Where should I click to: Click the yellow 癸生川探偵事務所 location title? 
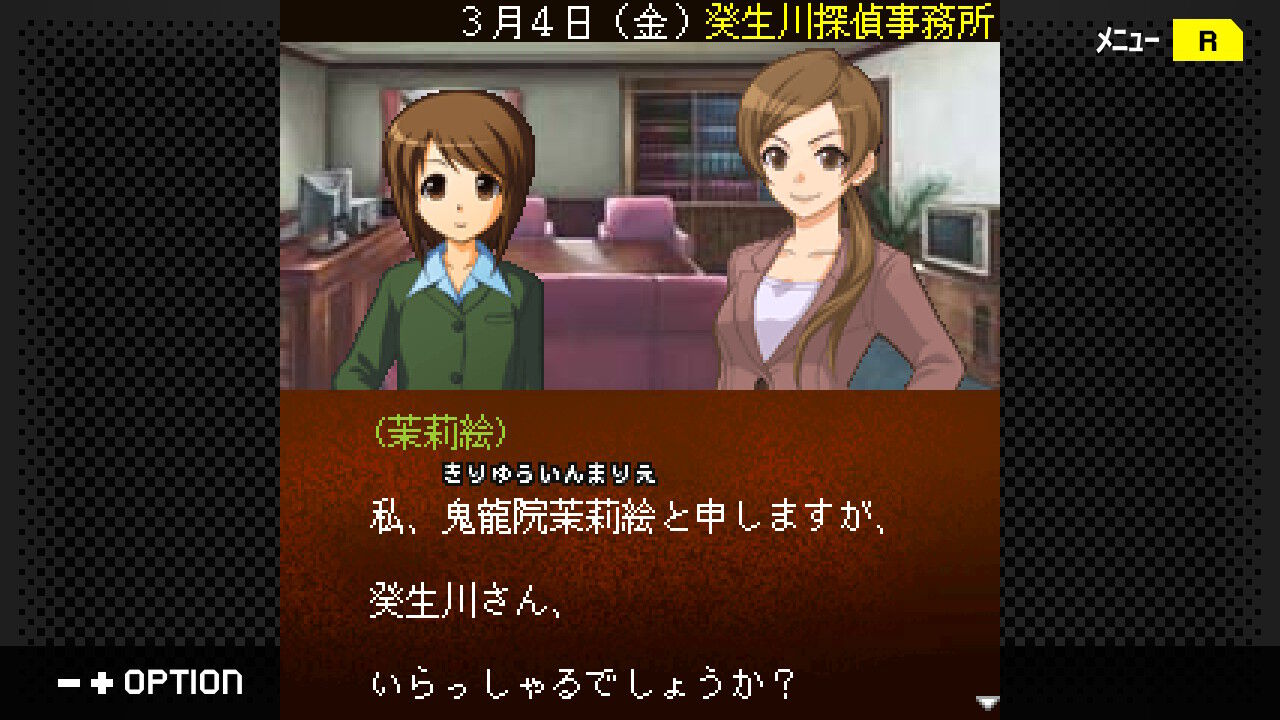tap(850, 22)
